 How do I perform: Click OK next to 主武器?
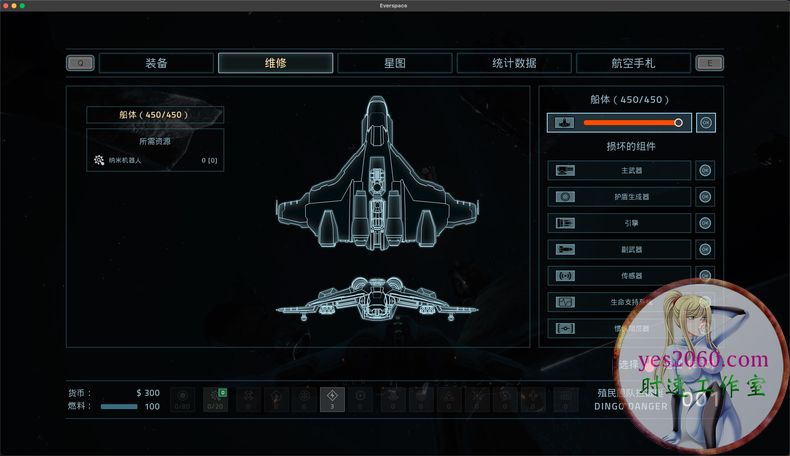pos(706,171)
